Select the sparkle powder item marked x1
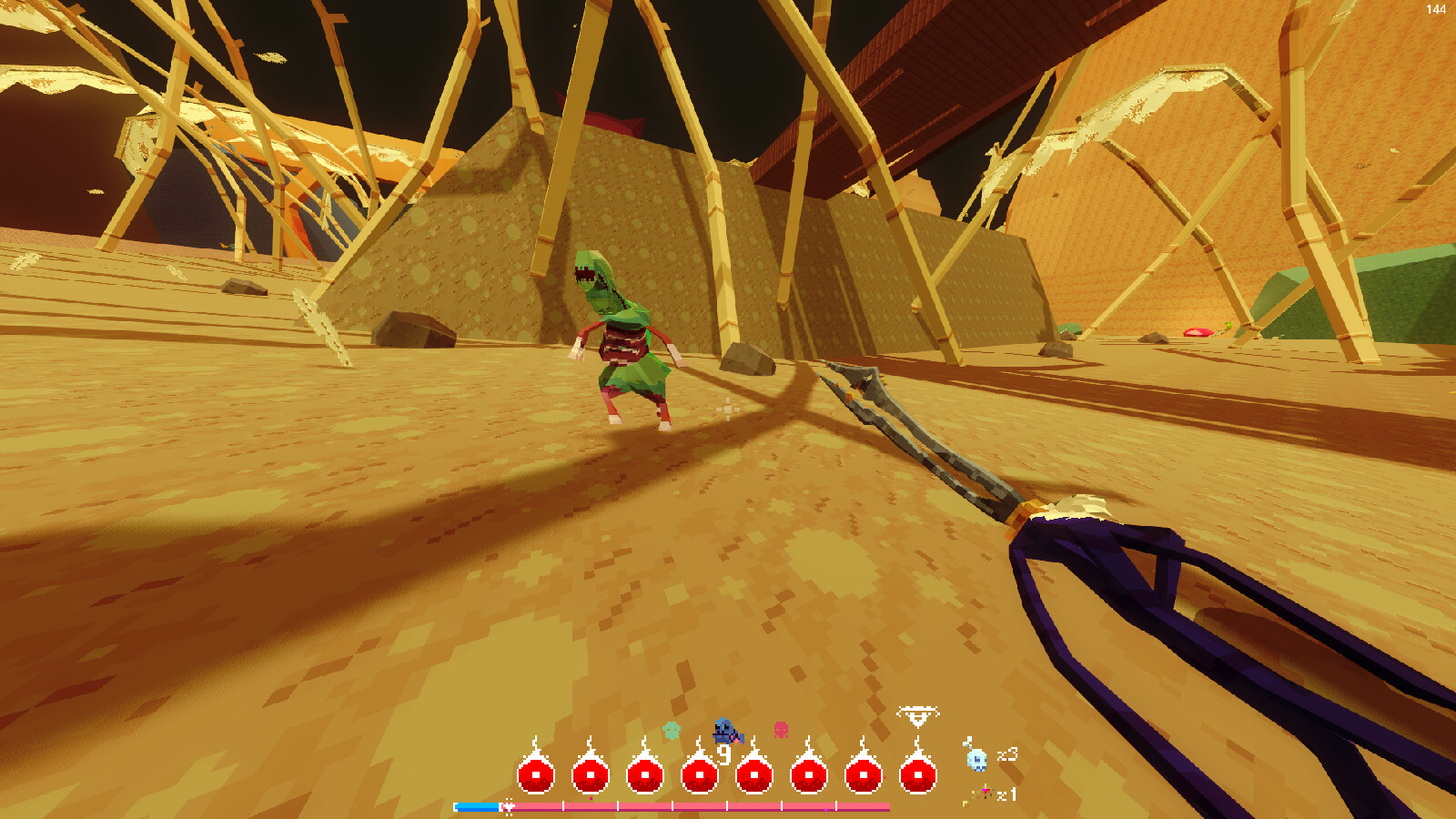The image size is (1456, 819). pos(982,793)
